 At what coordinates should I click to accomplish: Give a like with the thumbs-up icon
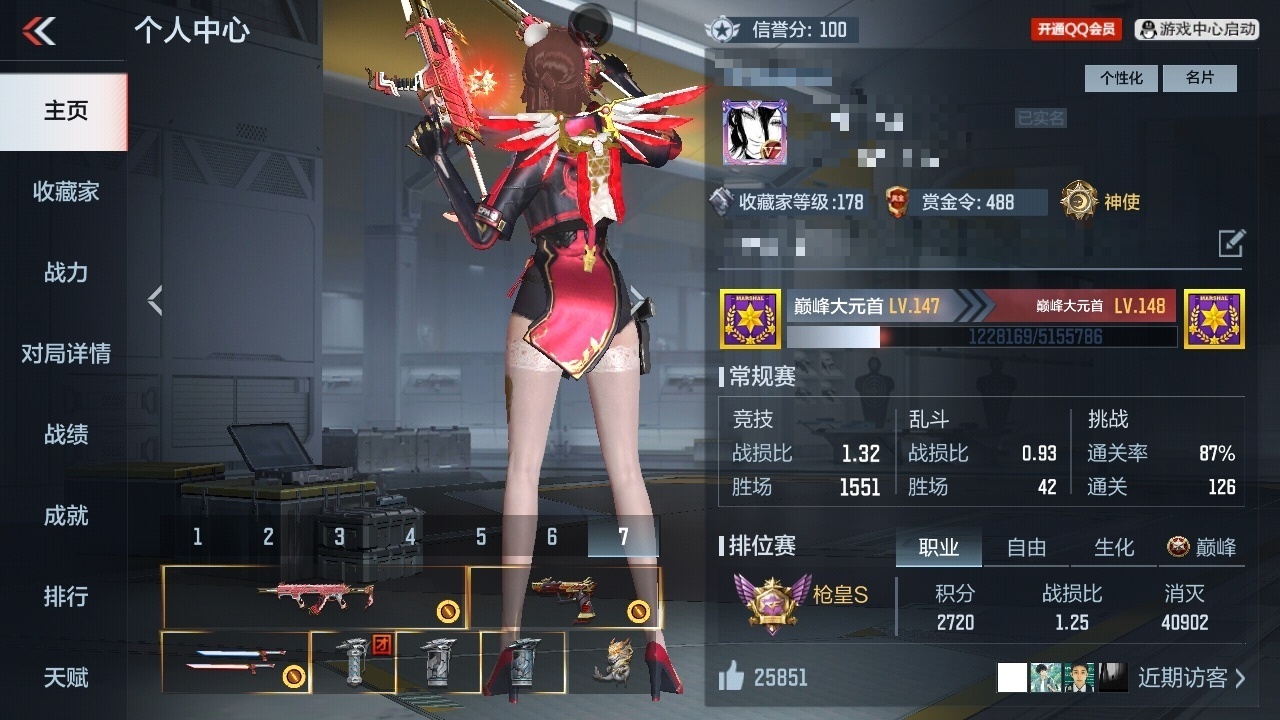[x=732, y=678]
